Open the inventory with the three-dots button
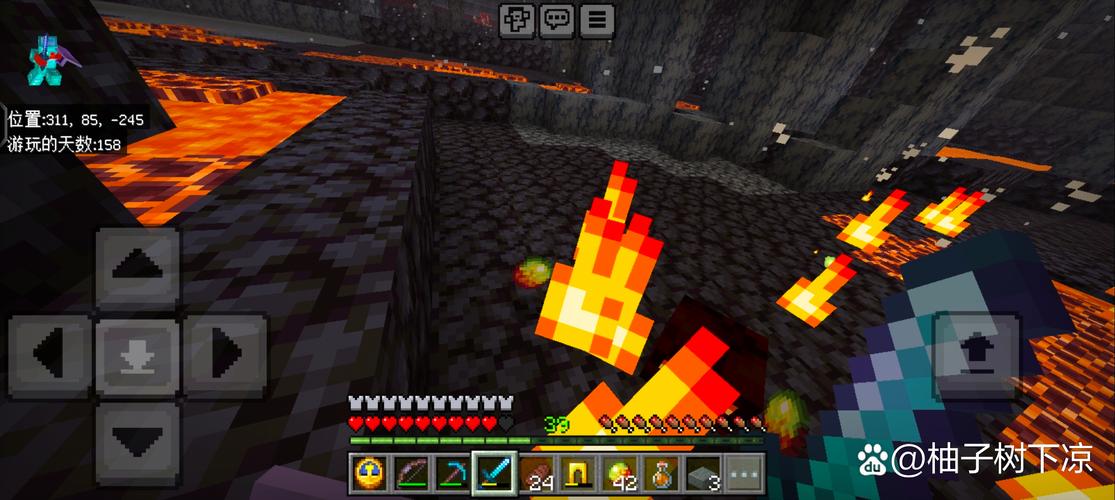Screen dimensions: 1115x500 (743, 472)
